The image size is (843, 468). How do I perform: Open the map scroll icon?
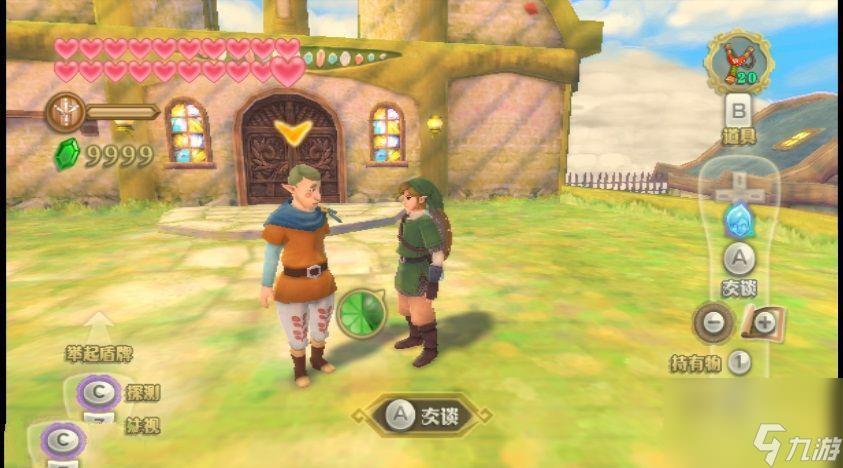point(764,323)
